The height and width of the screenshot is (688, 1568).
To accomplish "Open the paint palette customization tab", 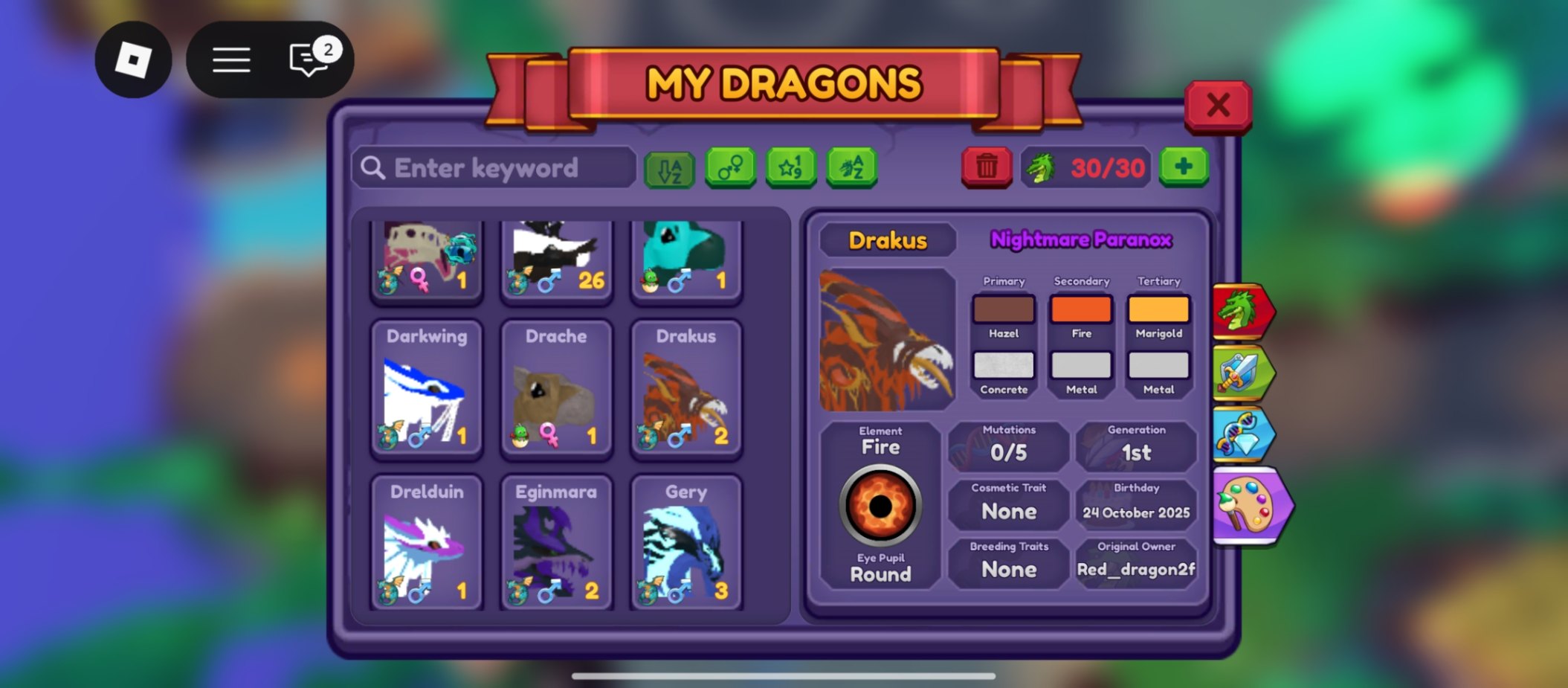I will click(x=1248, y=504).
